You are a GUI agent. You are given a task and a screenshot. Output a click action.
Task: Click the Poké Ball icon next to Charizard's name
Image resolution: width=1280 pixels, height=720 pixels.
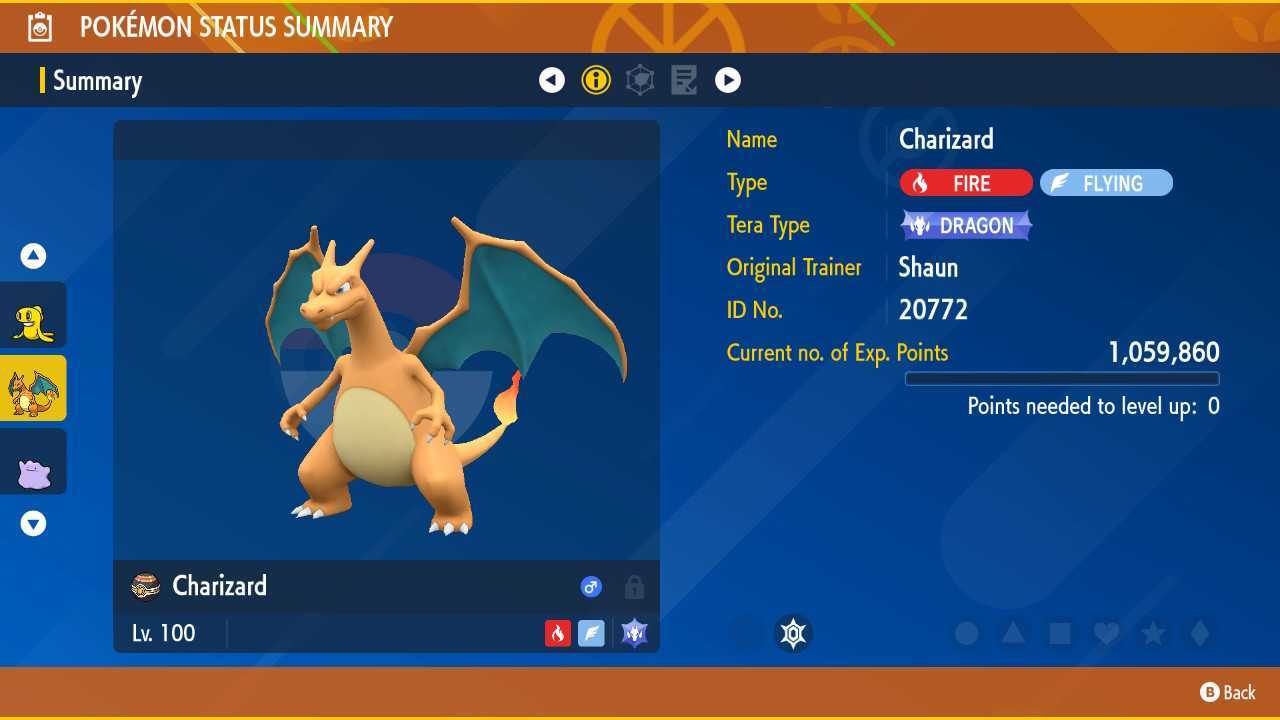click(145, 587)
